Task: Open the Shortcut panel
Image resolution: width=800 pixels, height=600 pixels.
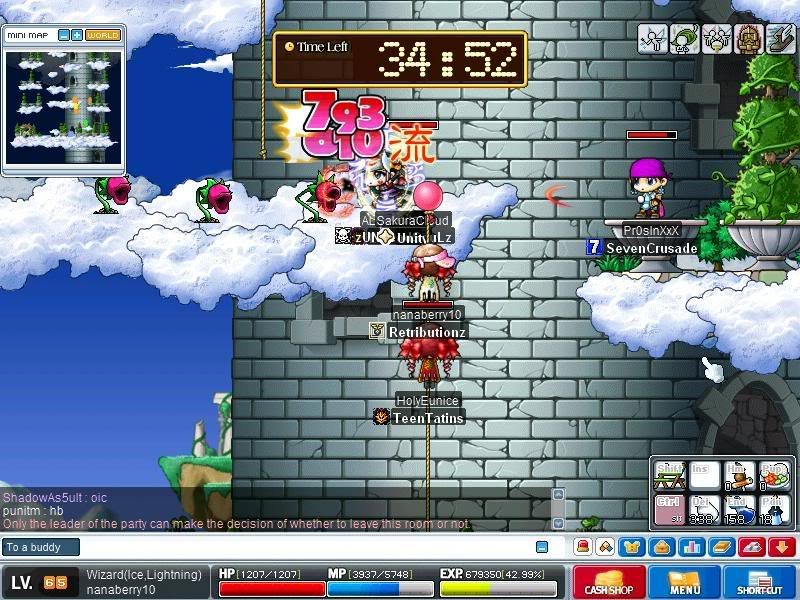Action: coord(759,582)
